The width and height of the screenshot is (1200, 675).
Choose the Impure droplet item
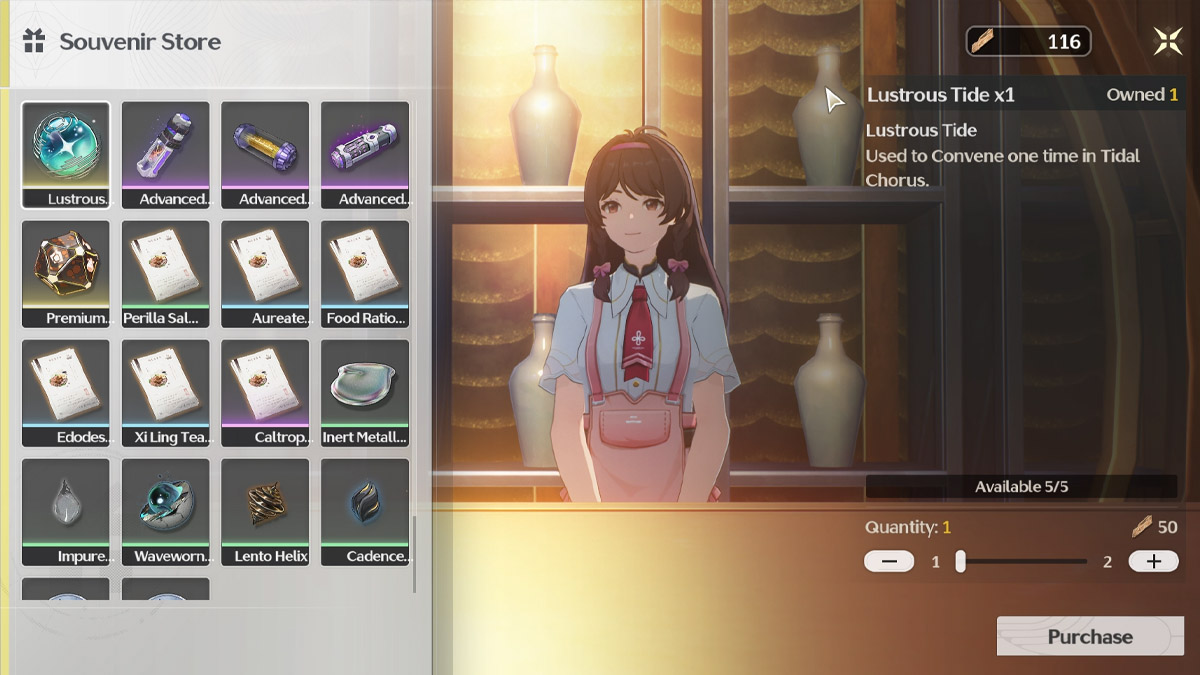tap(66, 511)
